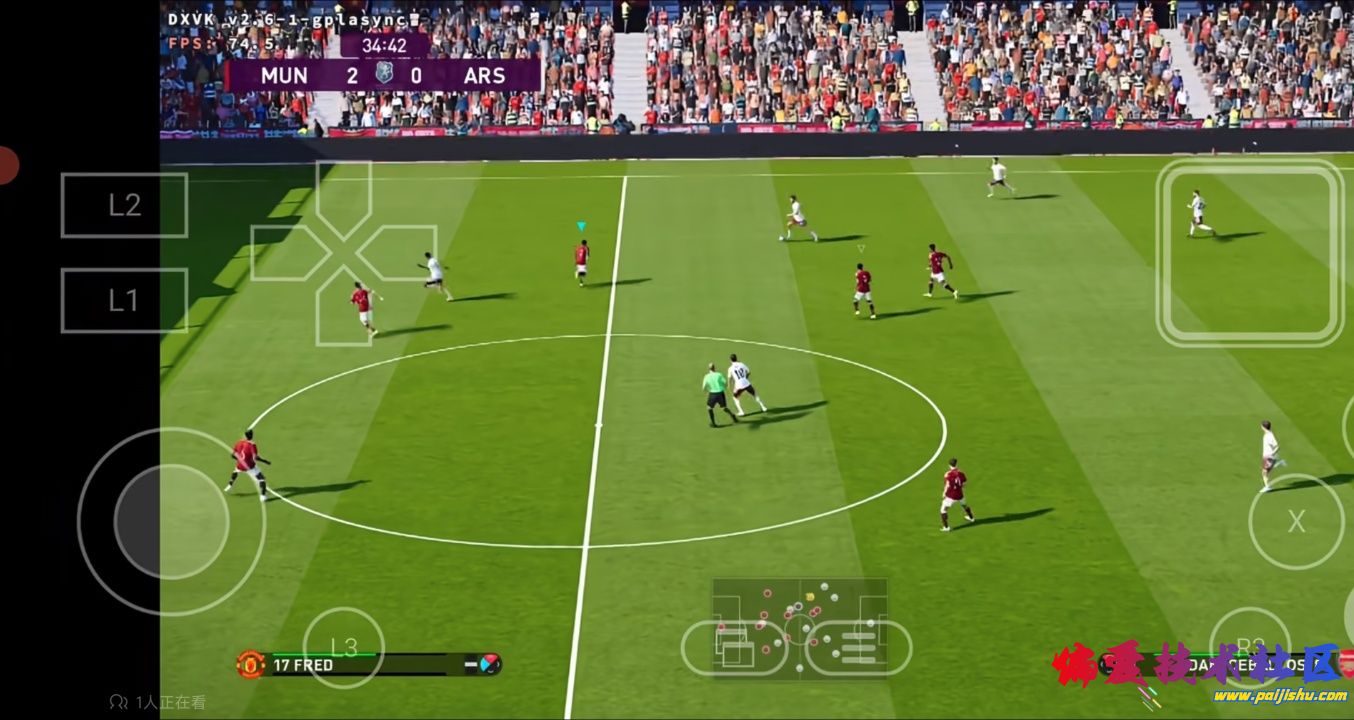The width and height of the screenshot is (1354, 720).
Task: Tap the D-pad up arrow
Action: pyautogui.click(x=343, y=197)
